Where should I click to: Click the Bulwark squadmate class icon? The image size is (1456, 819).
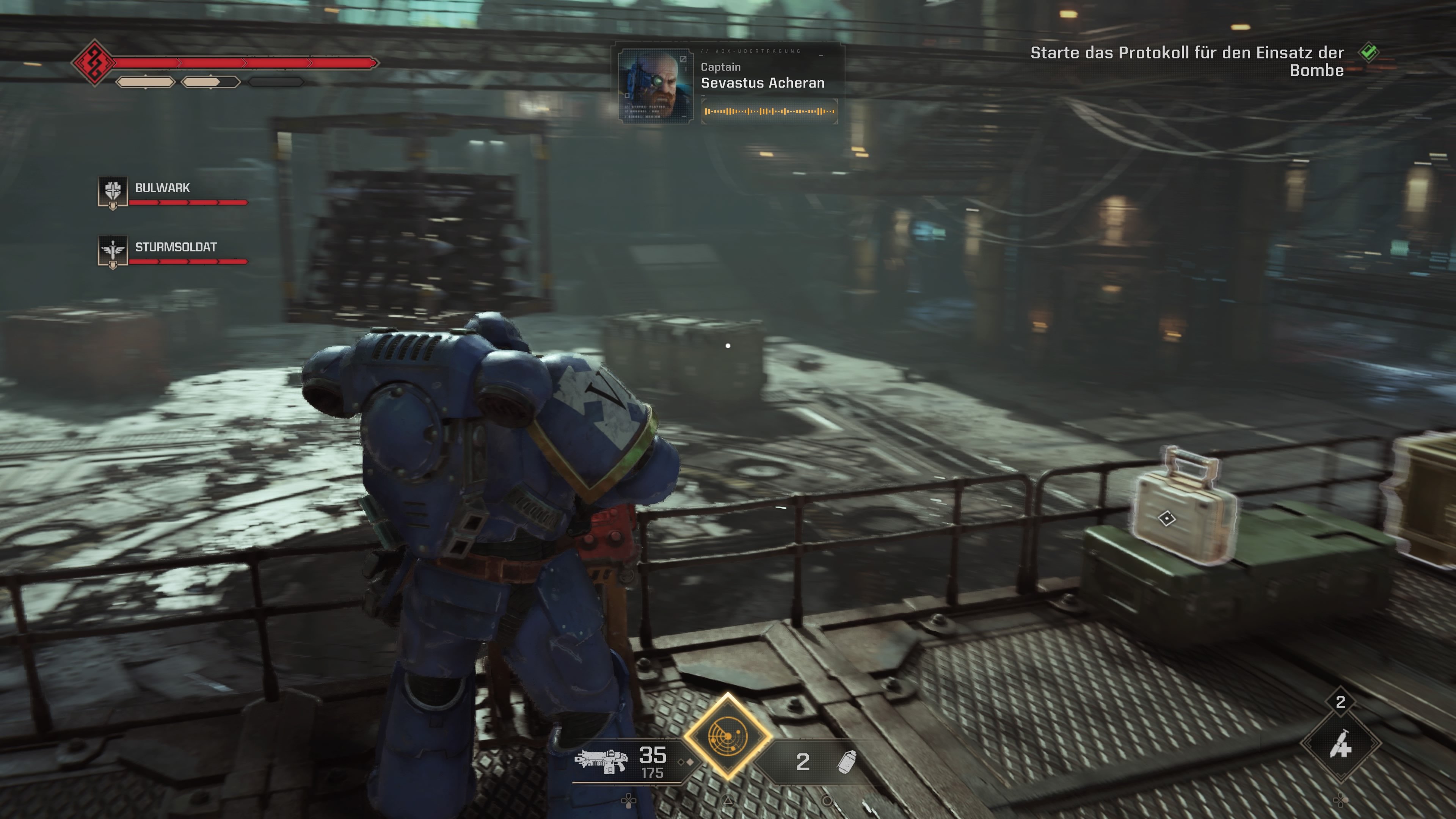click(x=113, y=191)
